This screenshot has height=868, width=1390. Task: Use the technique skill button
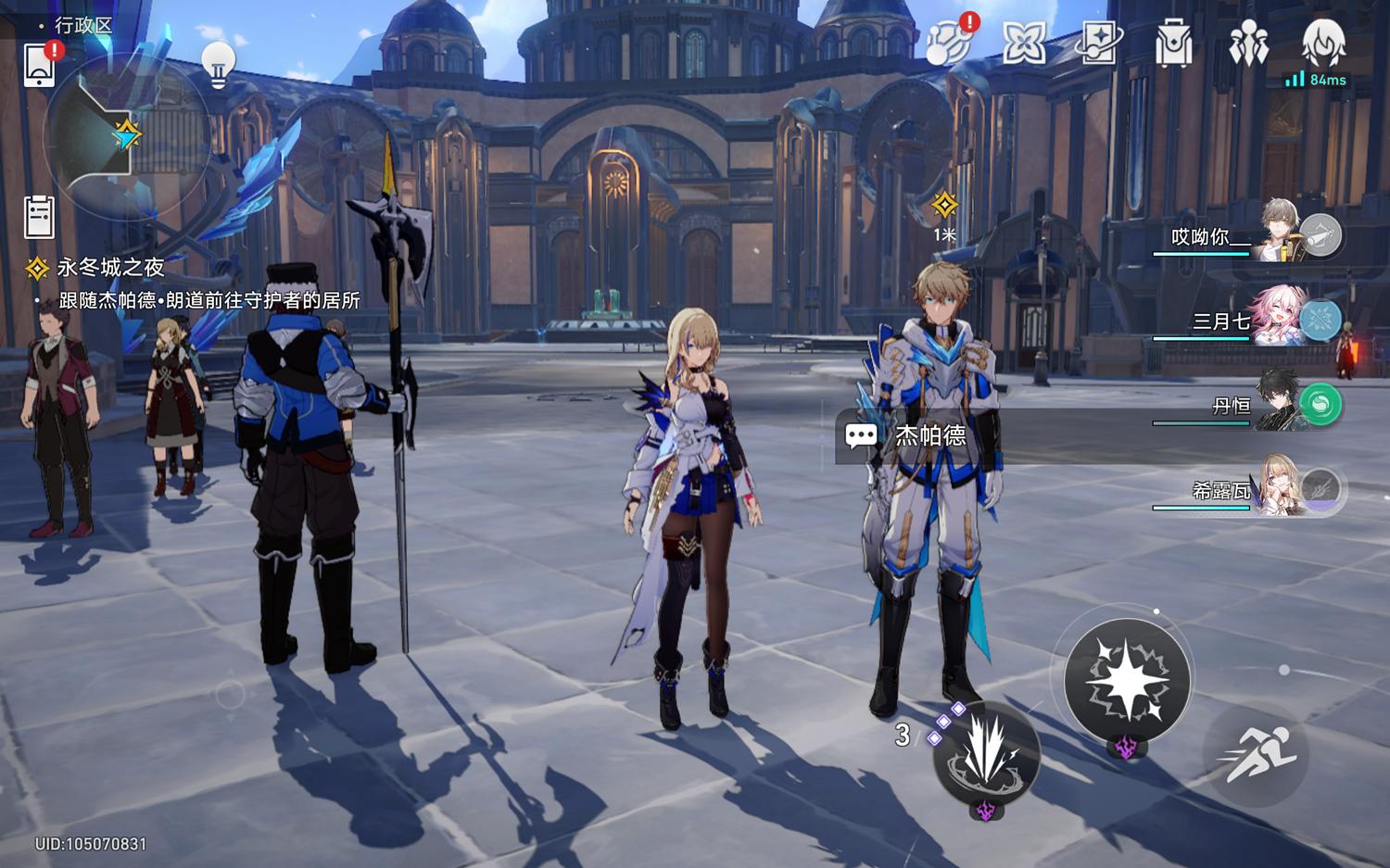click(x=986, y=754)
